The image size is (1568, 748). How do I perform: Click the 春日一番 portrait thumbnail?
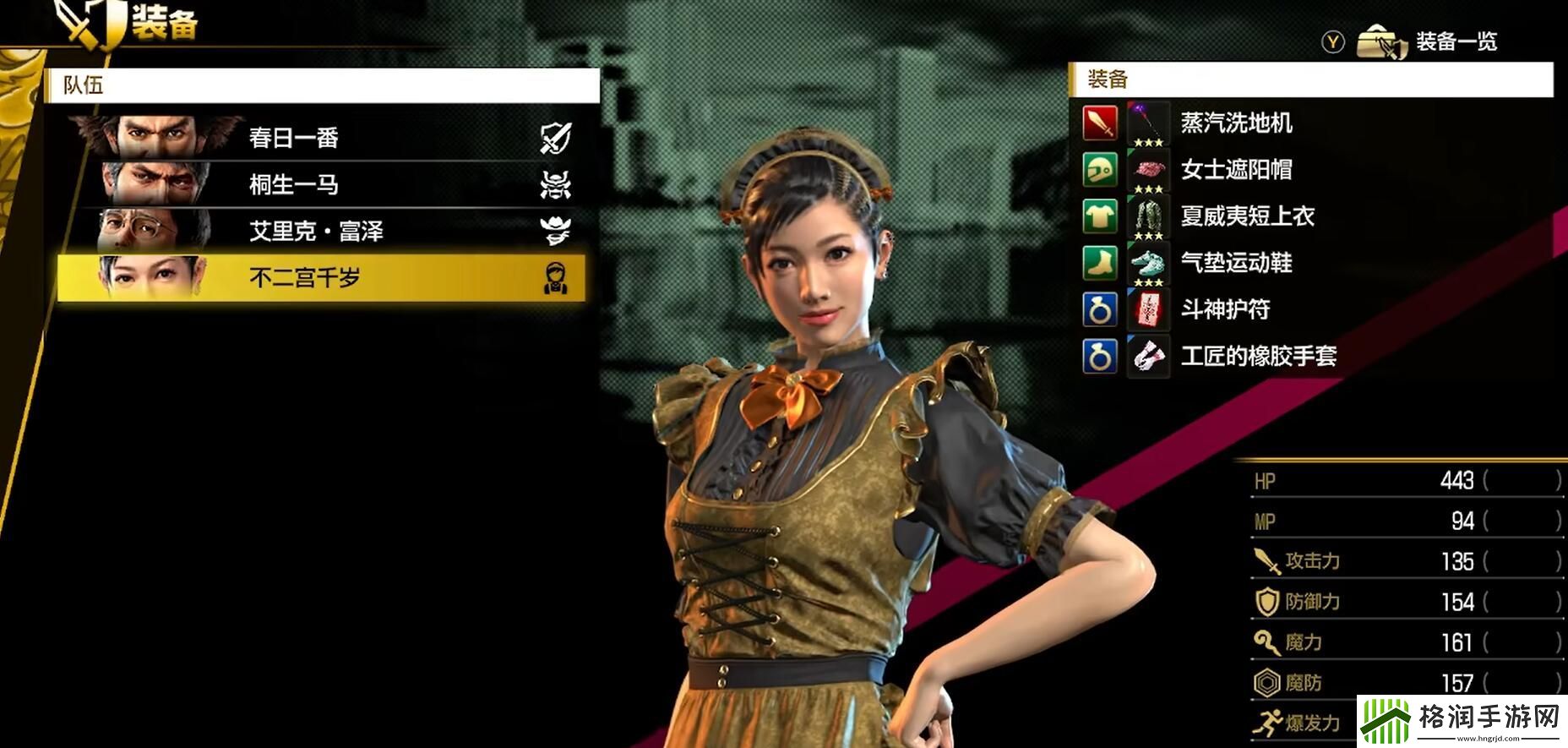156,138
